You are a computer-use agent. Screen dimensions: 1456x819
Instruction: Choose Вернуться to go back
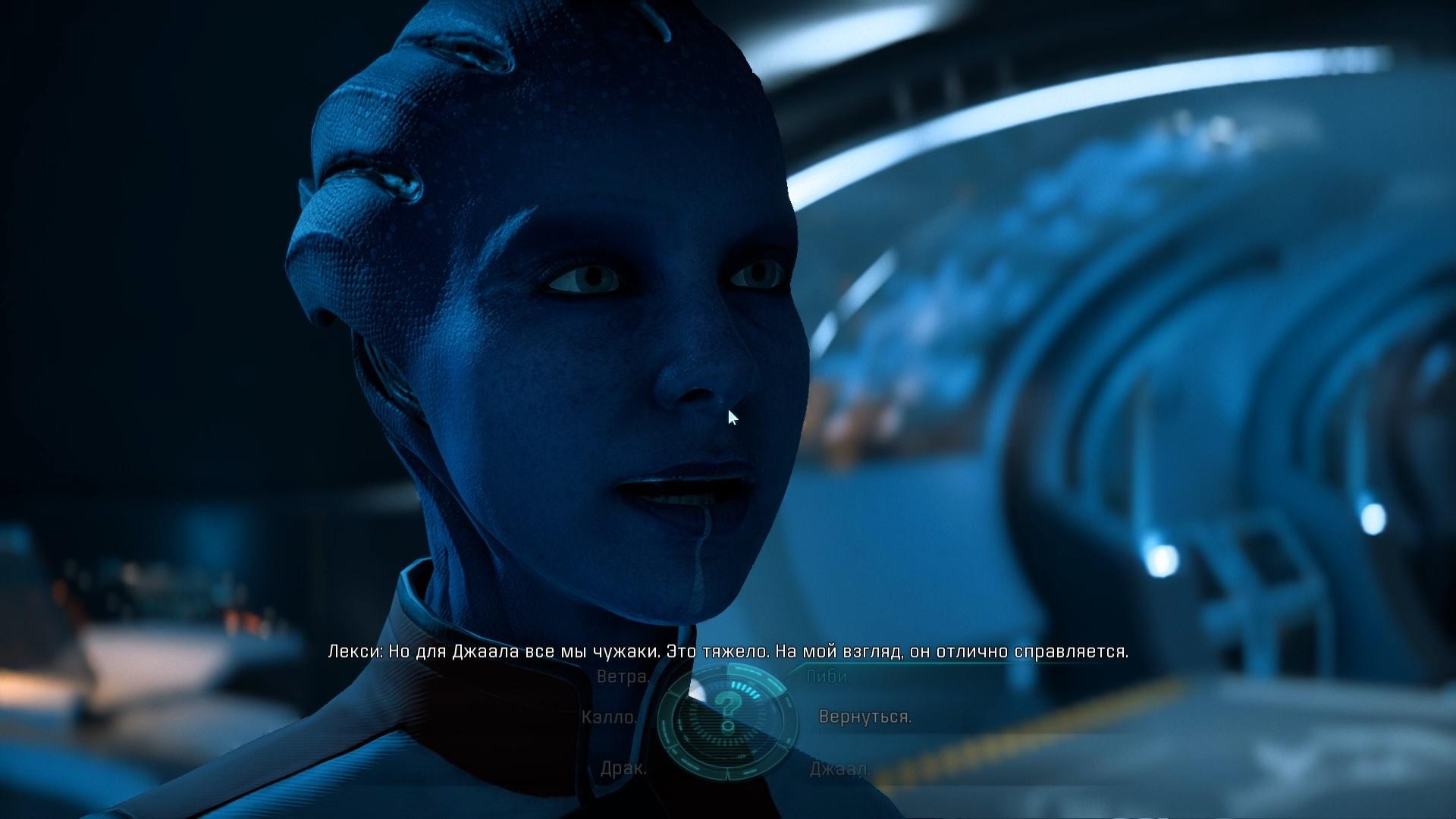pyautogui.click(x=864, y=717)
